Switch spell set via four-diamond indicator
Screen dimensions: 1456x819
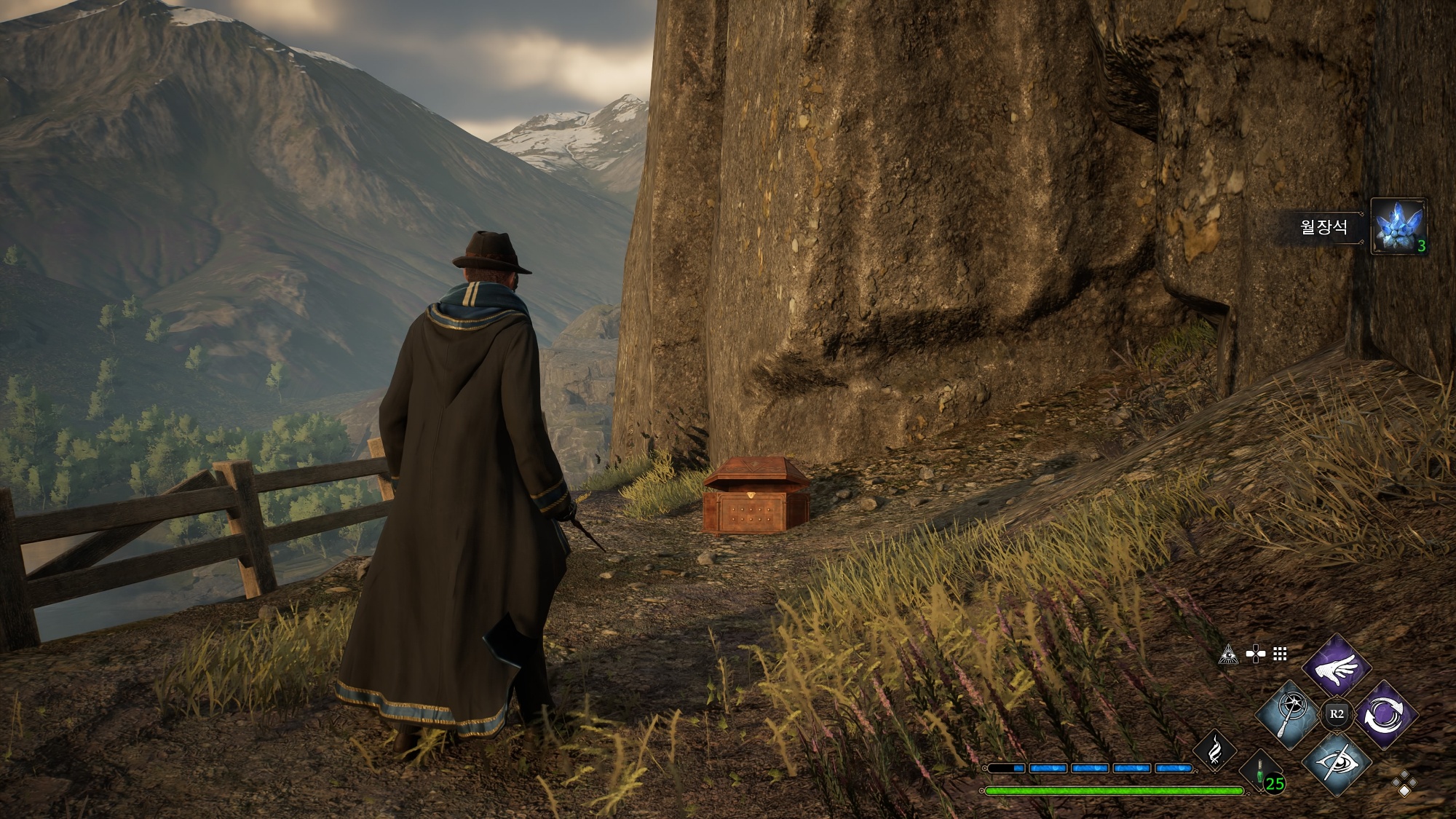(1404, 784)
